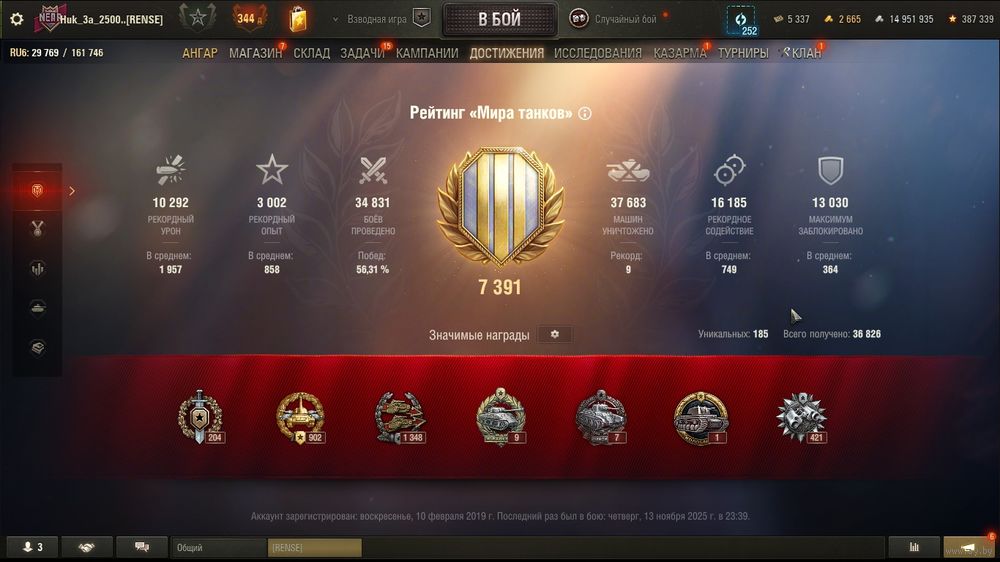1000x562 pixels.
Task: Open the contacts list showing 3
Action: [32, 548]
